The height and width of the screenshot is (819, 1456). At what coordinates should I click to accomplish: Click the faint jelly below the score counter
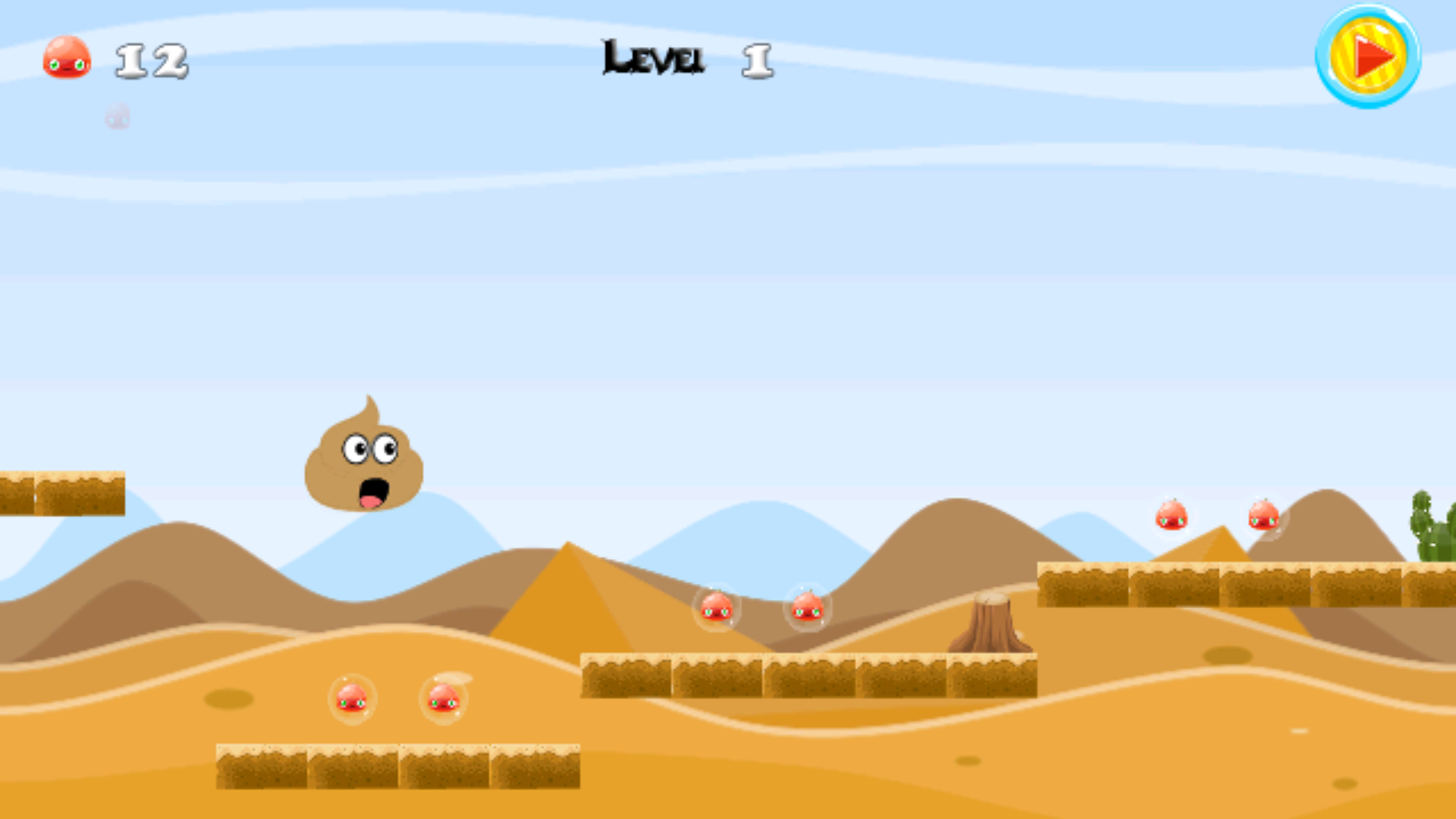coord(117,116)
